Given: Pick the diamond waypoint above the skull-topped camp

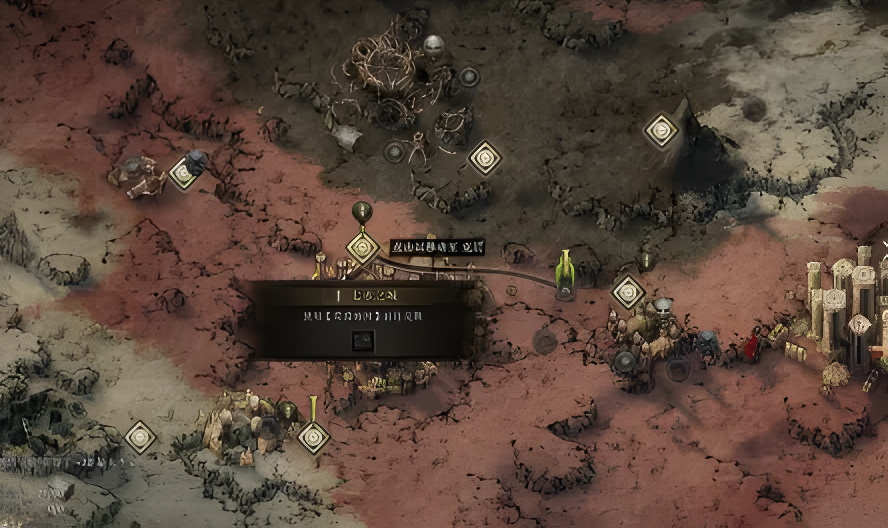Looking at the screenshot, I should click(x=628, y=292).
